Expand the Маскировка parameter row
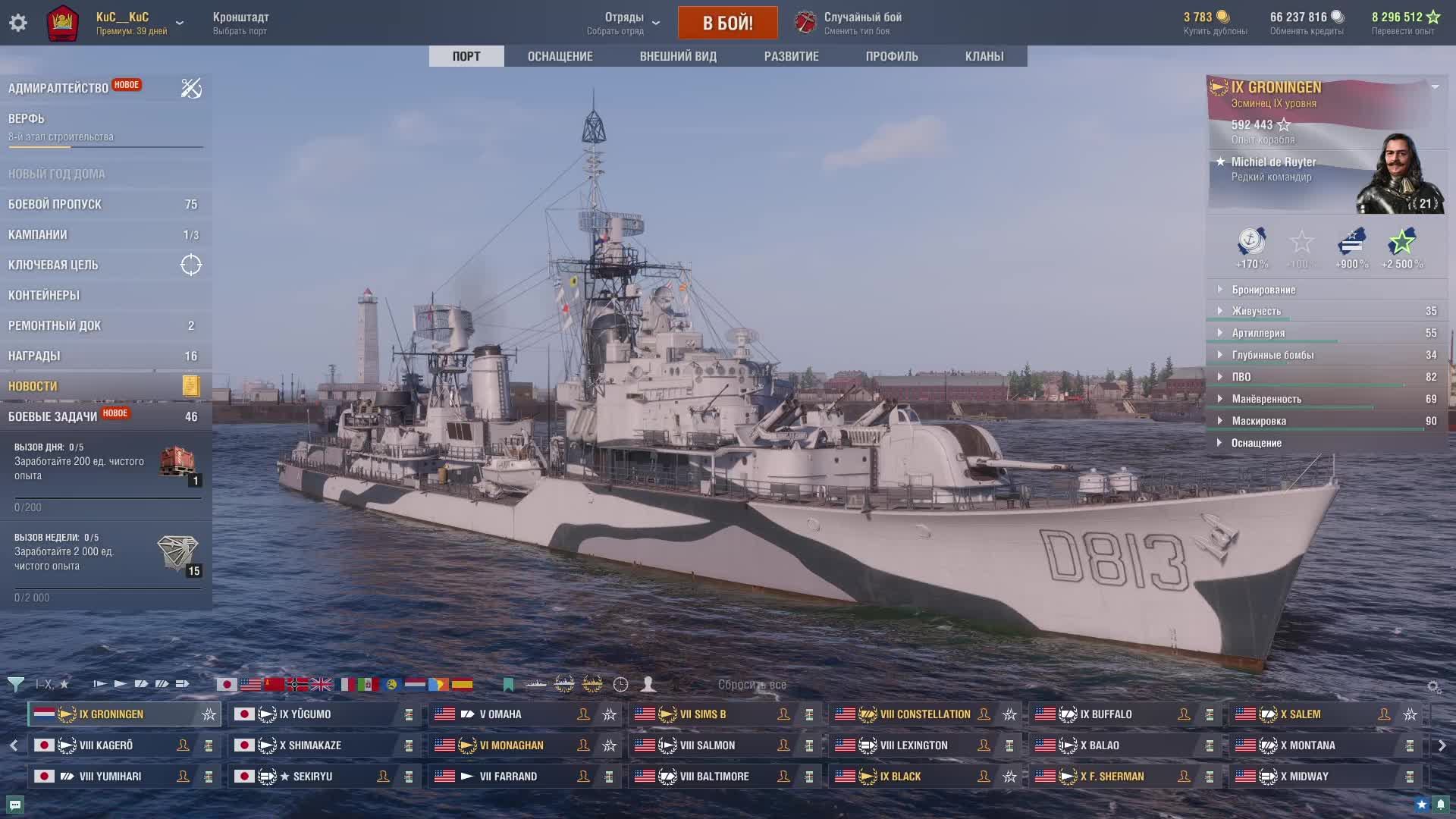The height and width of the screenshot is (819, 1456). coord(1258,421)
